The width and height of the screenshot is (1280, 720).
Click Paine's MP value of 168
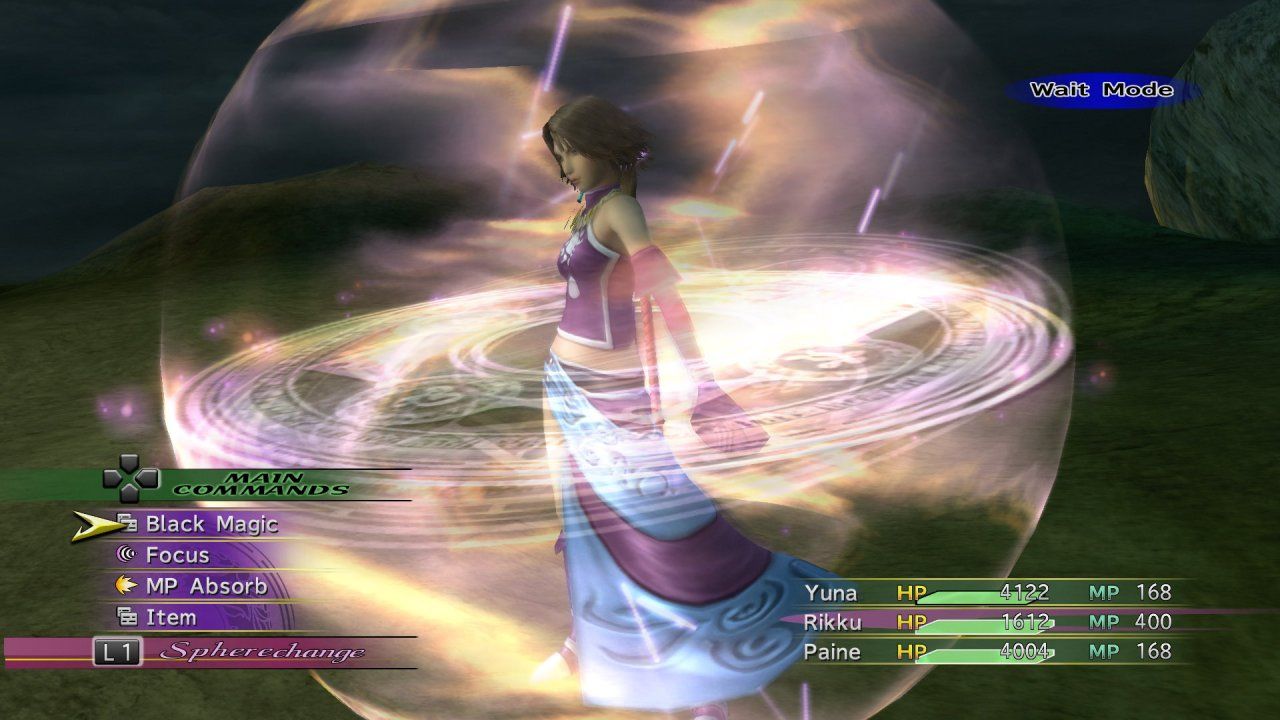(1152, 649)
